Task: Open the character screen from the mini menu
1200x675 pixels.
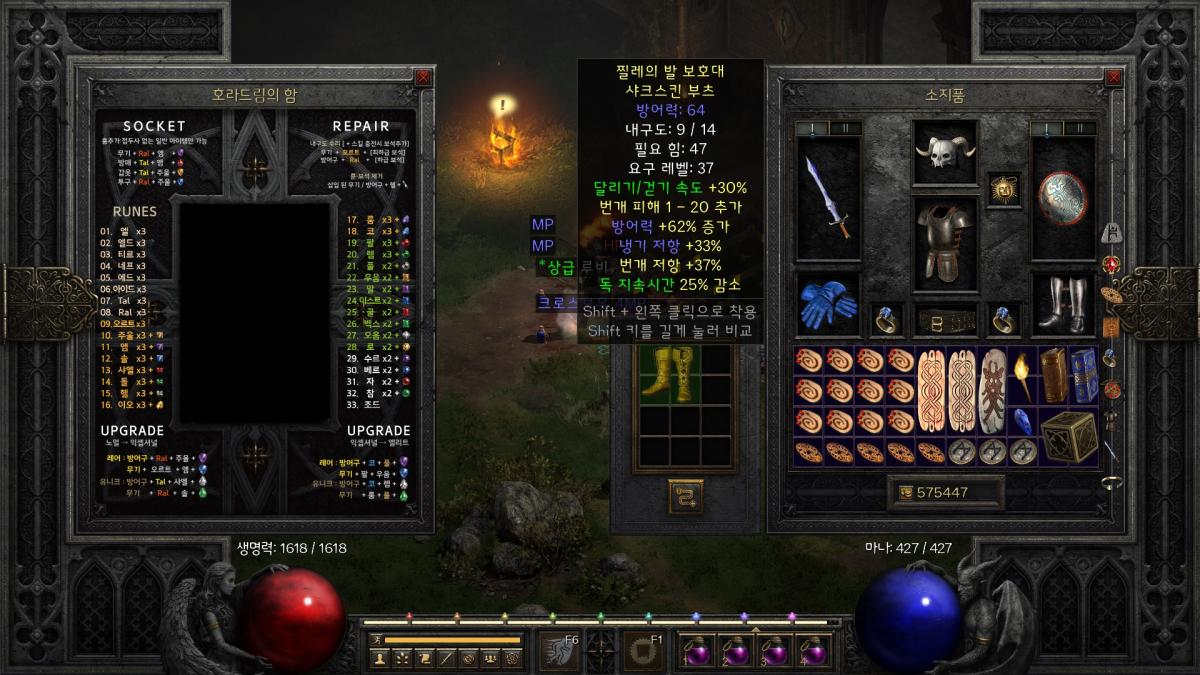Action: point(379,658)
